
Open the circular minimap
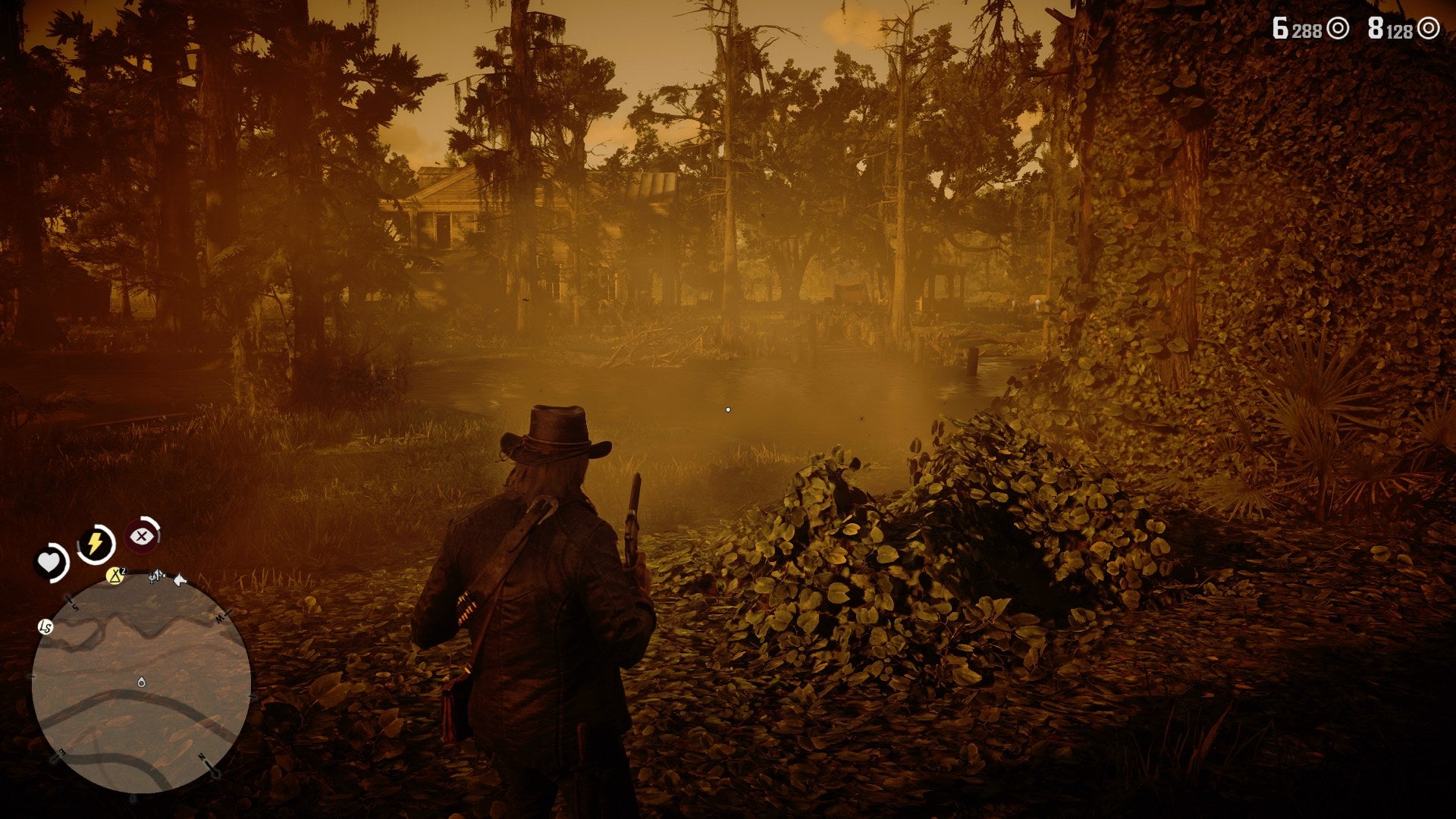pos(141,683)
